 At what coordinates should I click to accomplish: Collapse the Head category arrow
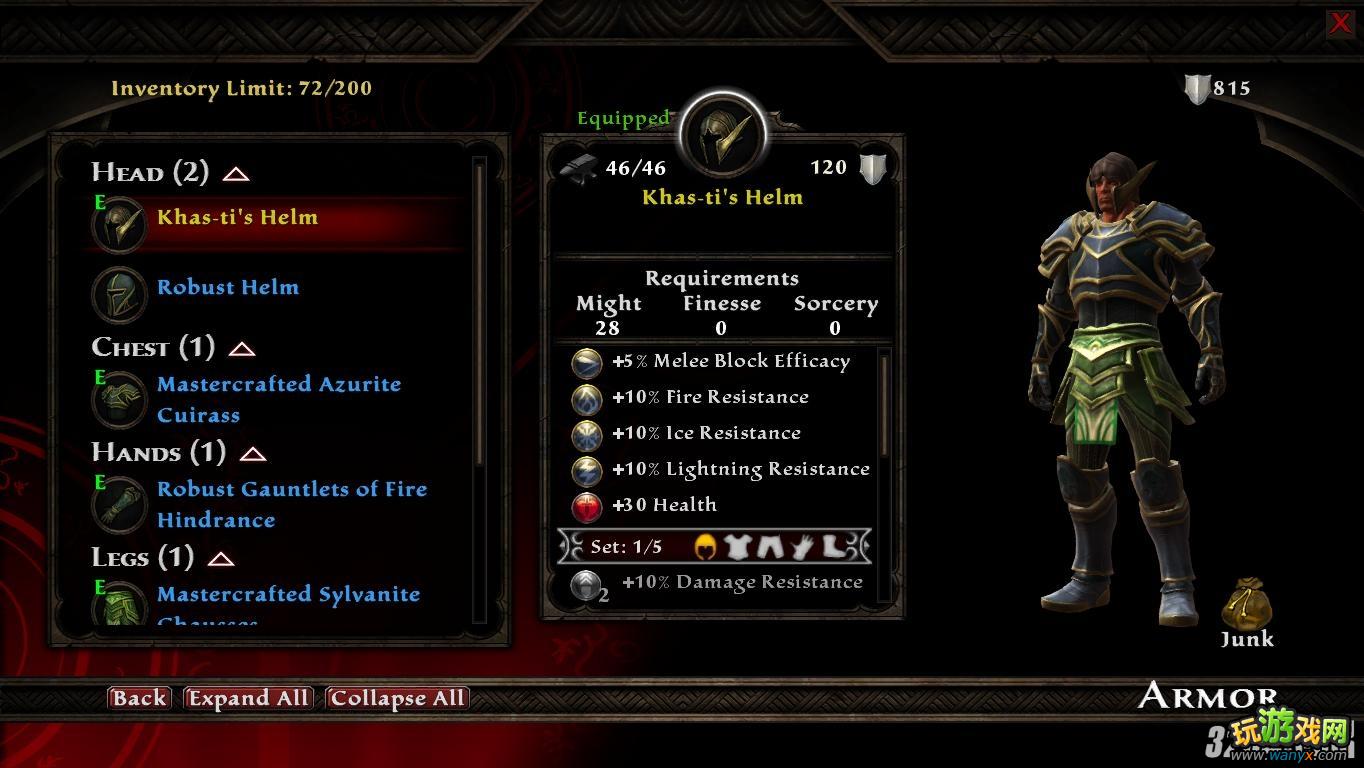click(x=236, y=174)
